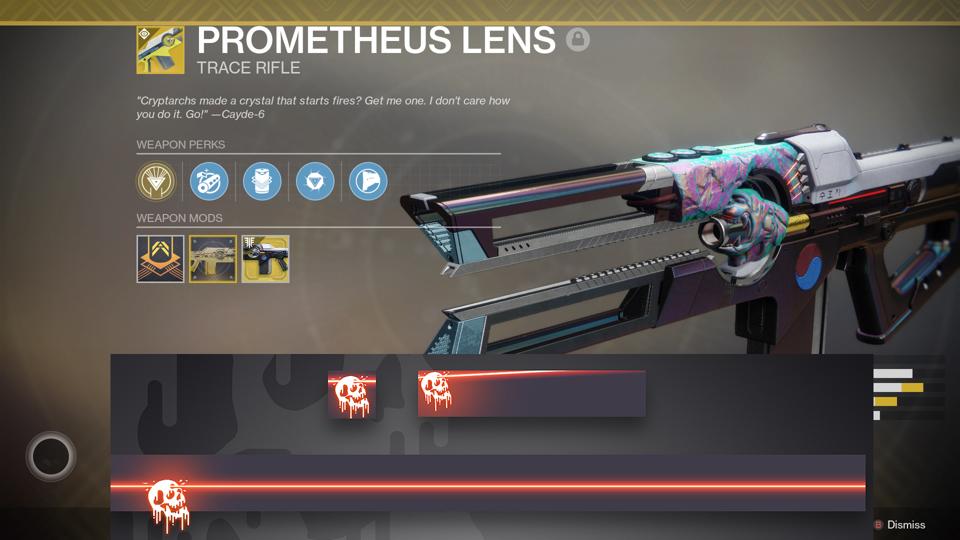
Task: Select the stock perk icon
Action: point(368,182)
